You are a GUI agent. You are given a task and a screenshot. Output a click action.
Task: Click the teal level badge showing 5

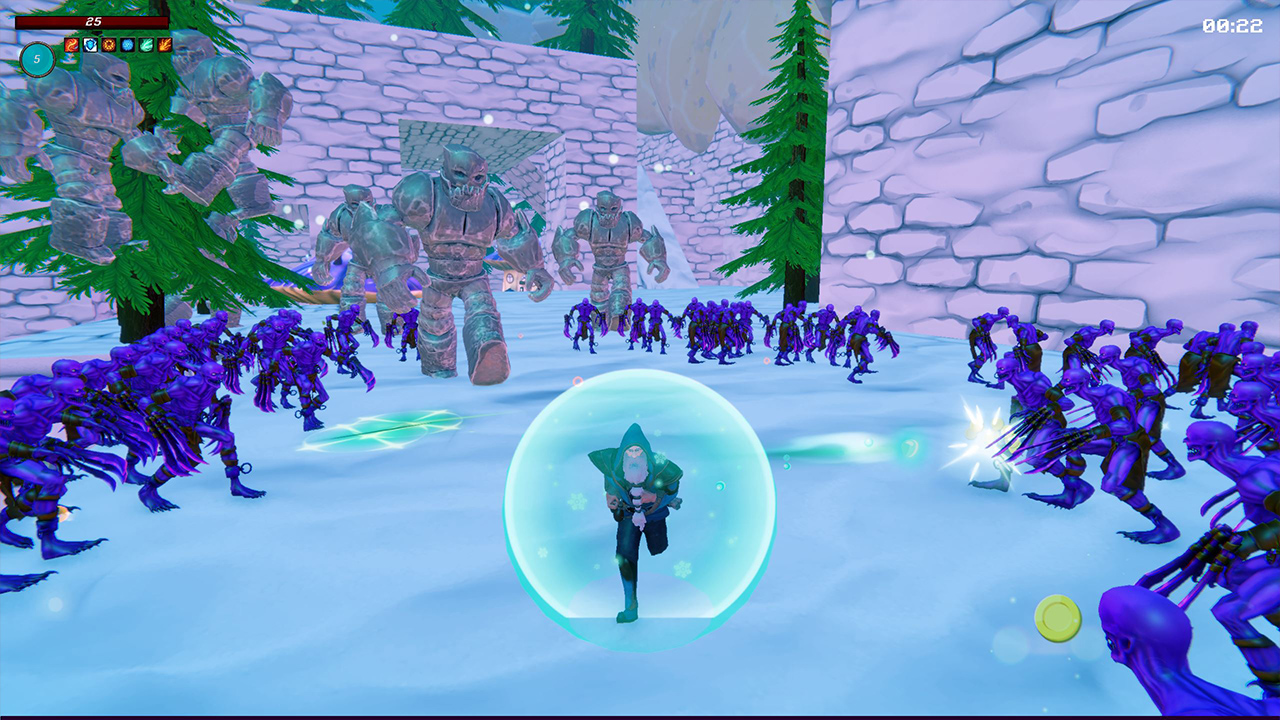(38, 59)
